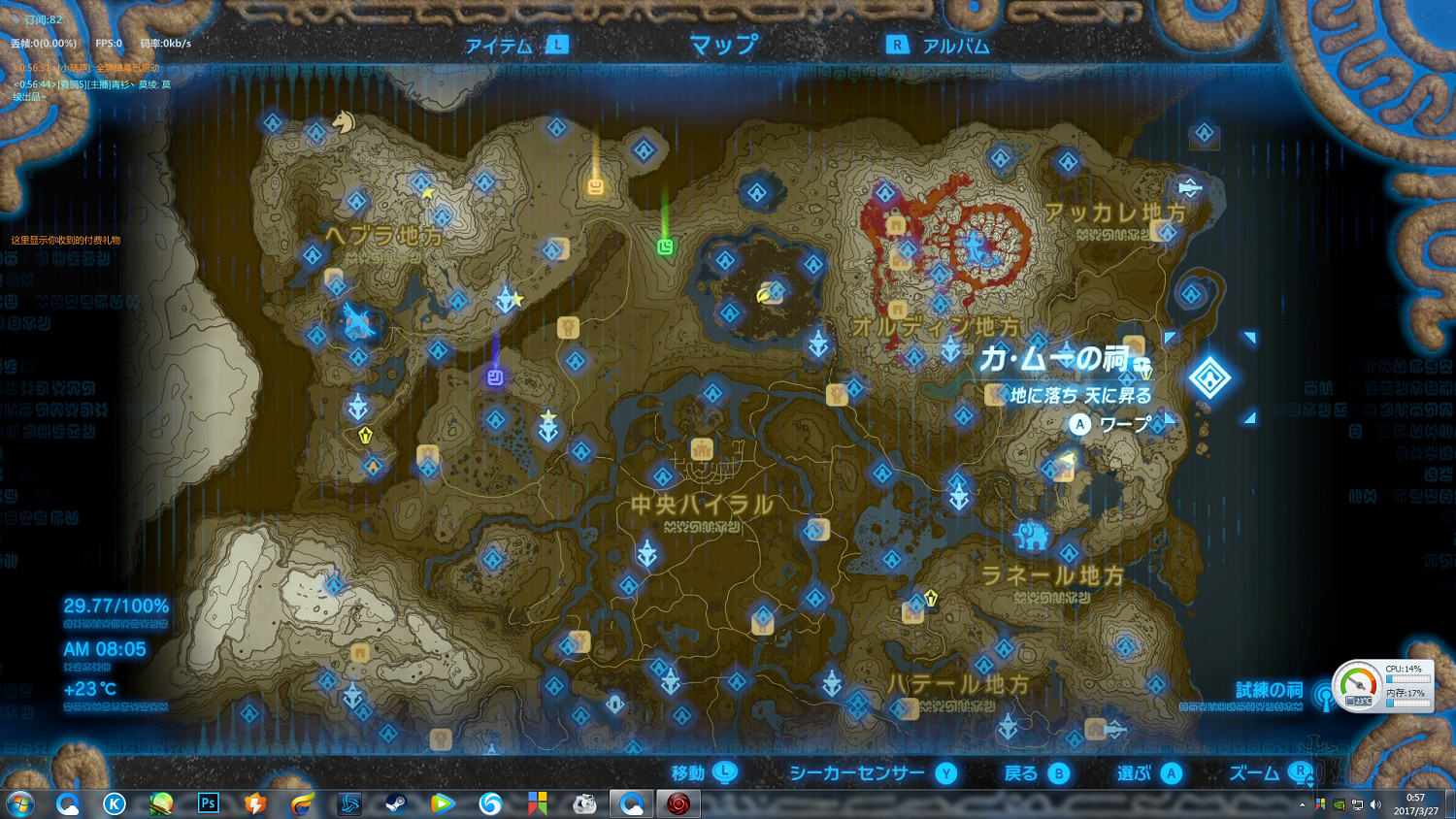Launch Steam from the taskbar
Image resolution: width=1456 pixels, height=819 pixels.
pos(396,803)
